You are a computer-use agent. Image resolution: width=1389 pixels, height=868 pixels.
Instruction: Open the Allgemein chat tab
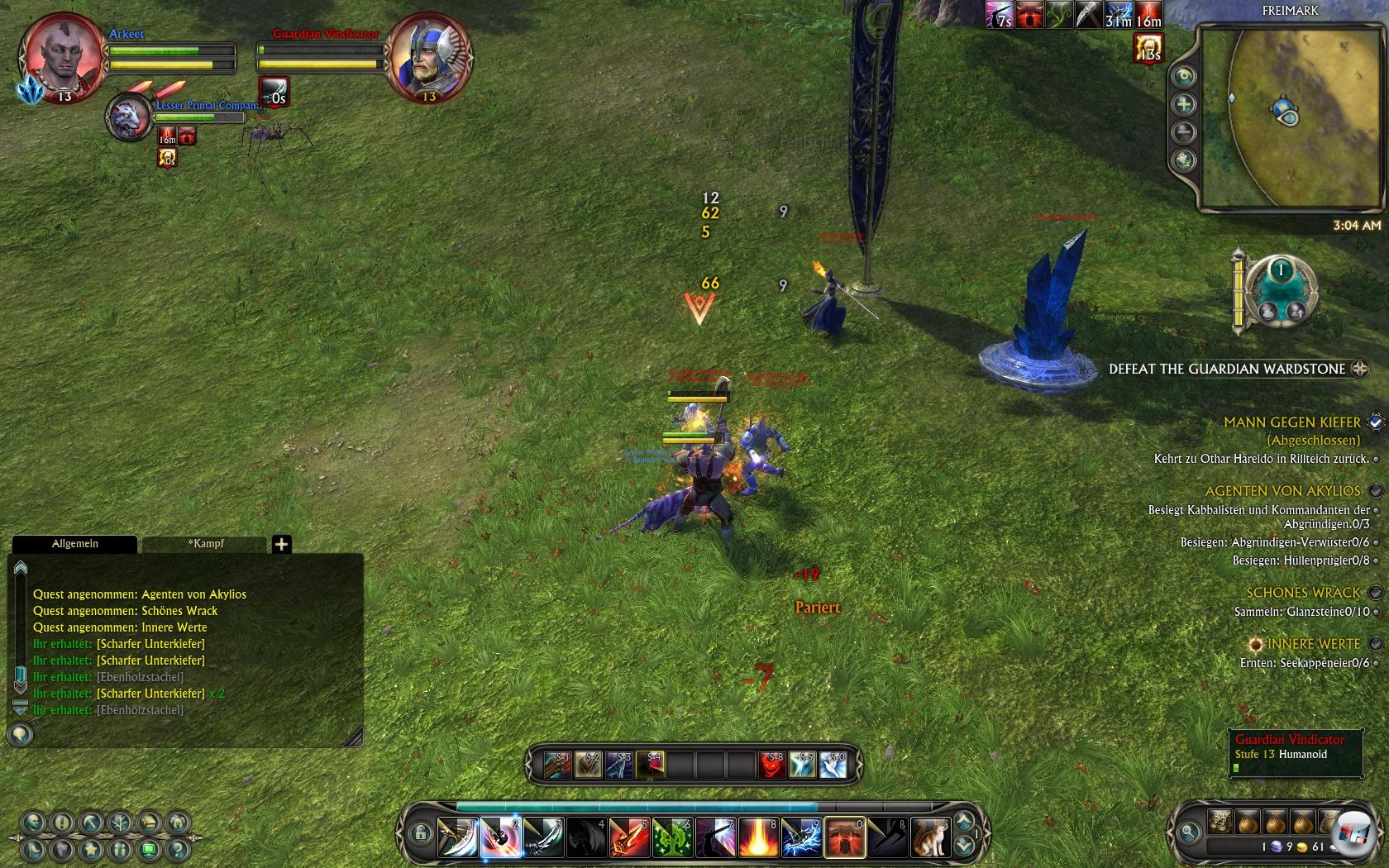[74, 544]
